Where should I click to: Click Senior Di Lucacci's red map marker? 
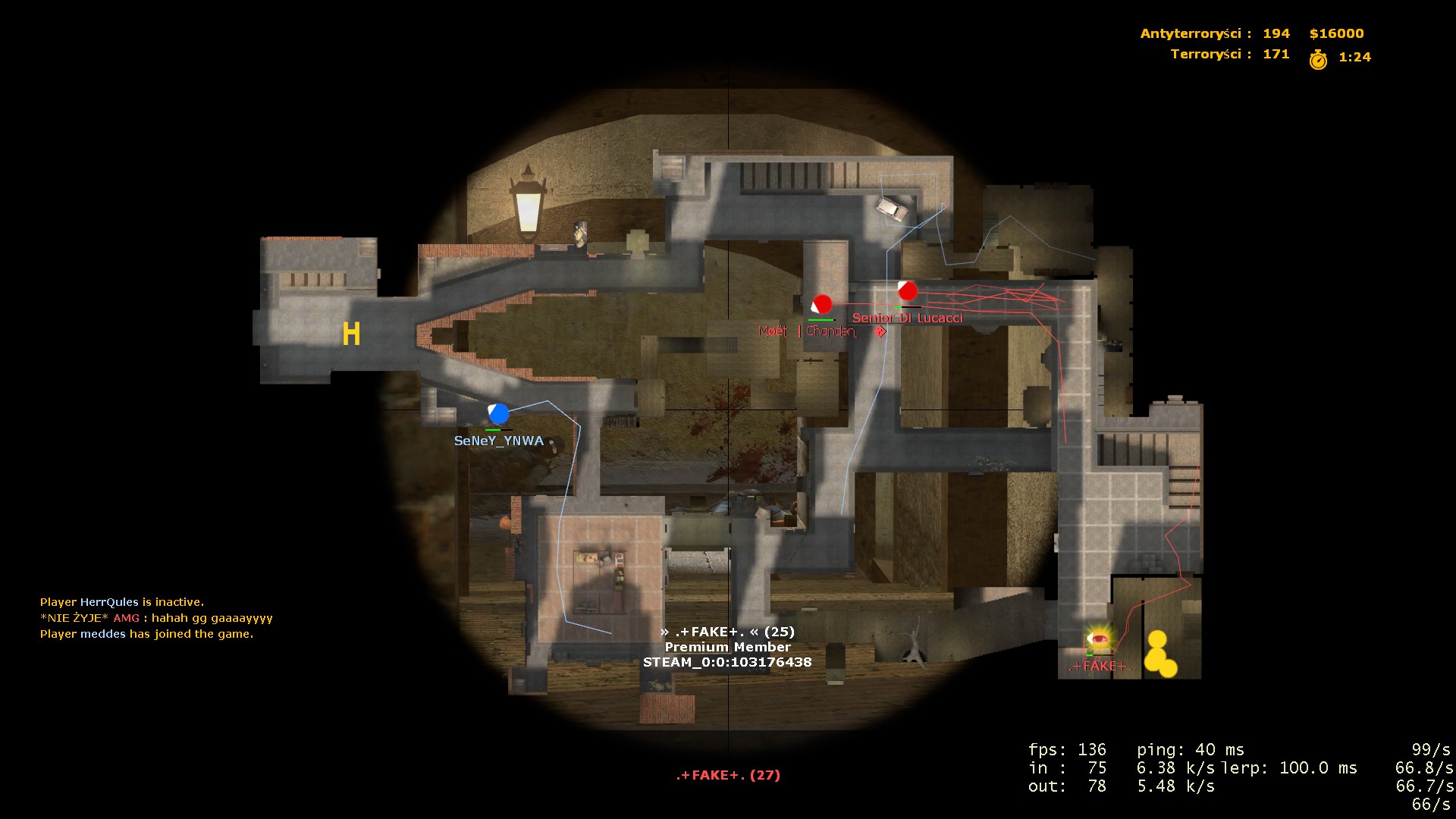click(907, 290)
